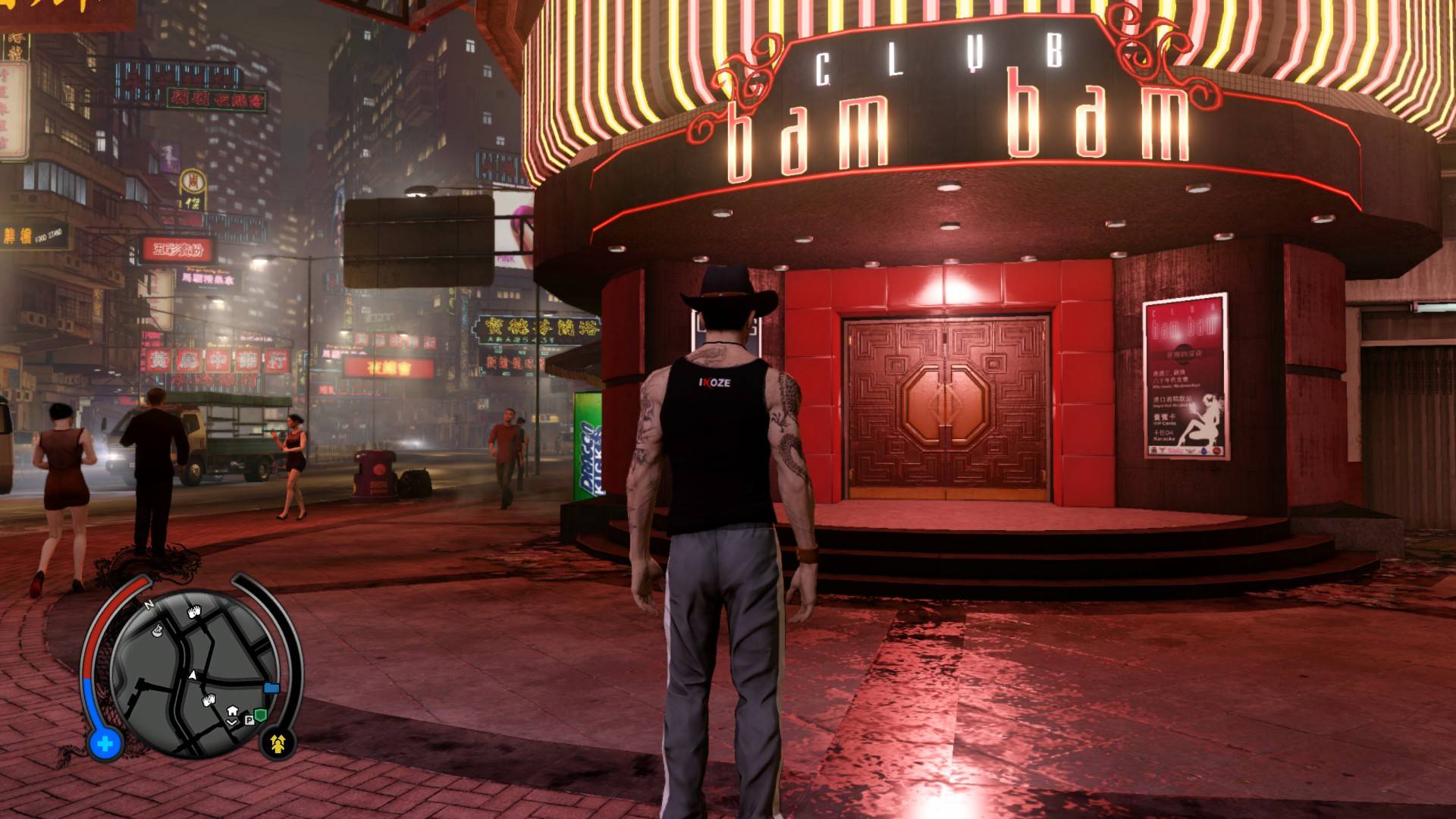Select the parking garage P marker
The height and width of the screenshot is (819, 1456).
(x=248, y=718)
